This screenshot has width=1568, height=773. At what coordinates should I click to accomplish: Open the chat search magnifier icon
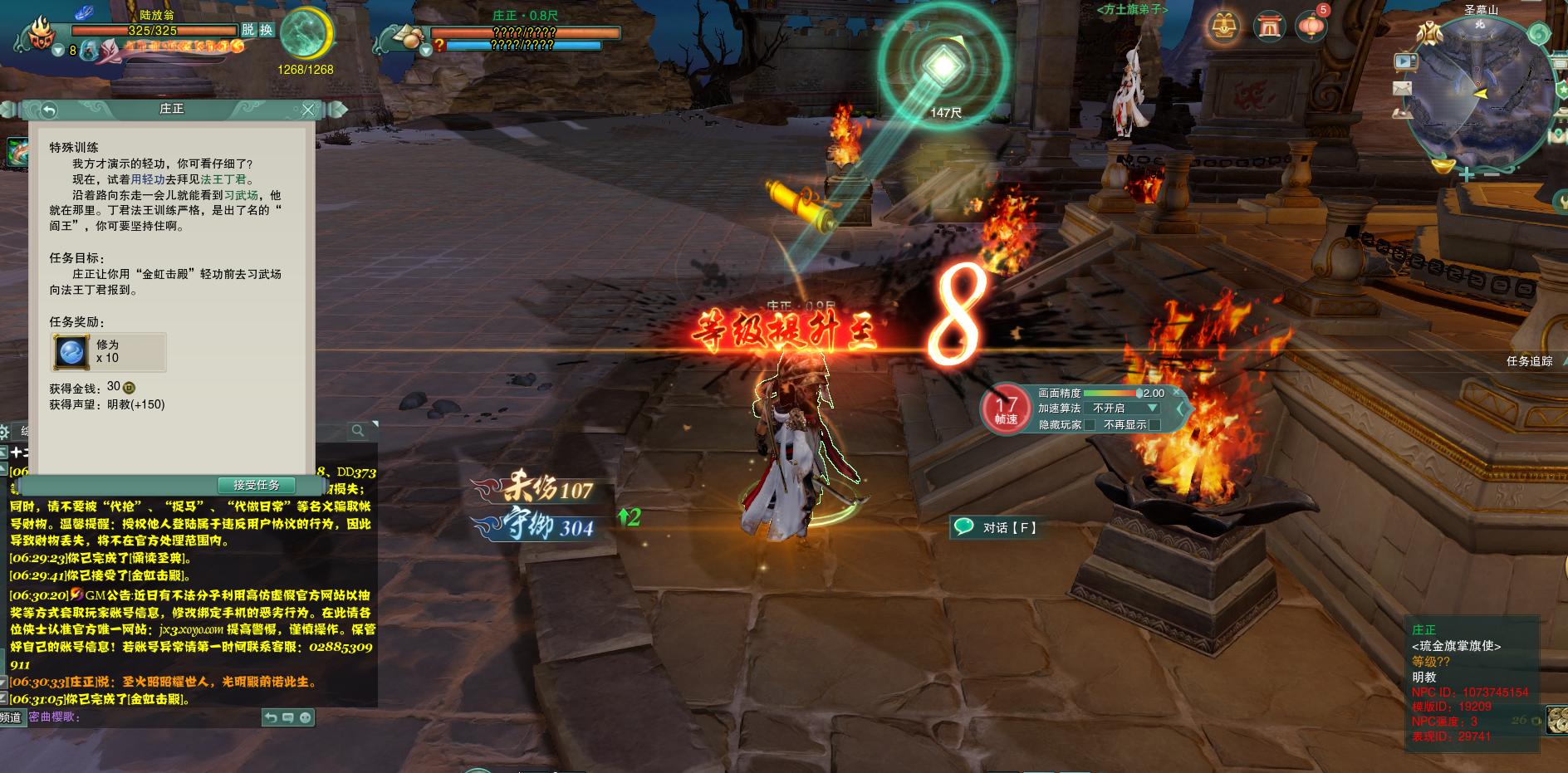(x=358, y=430)
